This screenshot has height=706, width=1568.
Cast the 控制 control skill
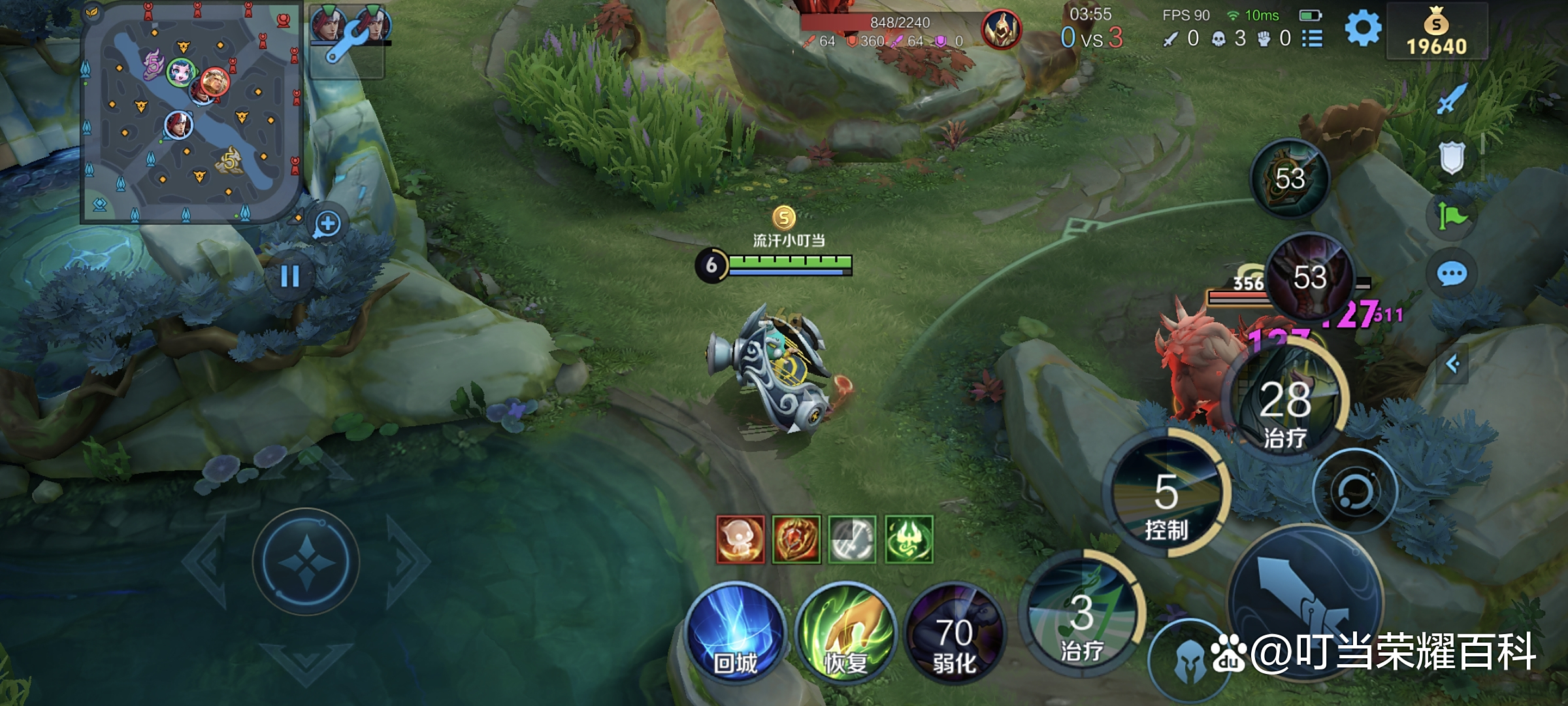pos(1167,494)
